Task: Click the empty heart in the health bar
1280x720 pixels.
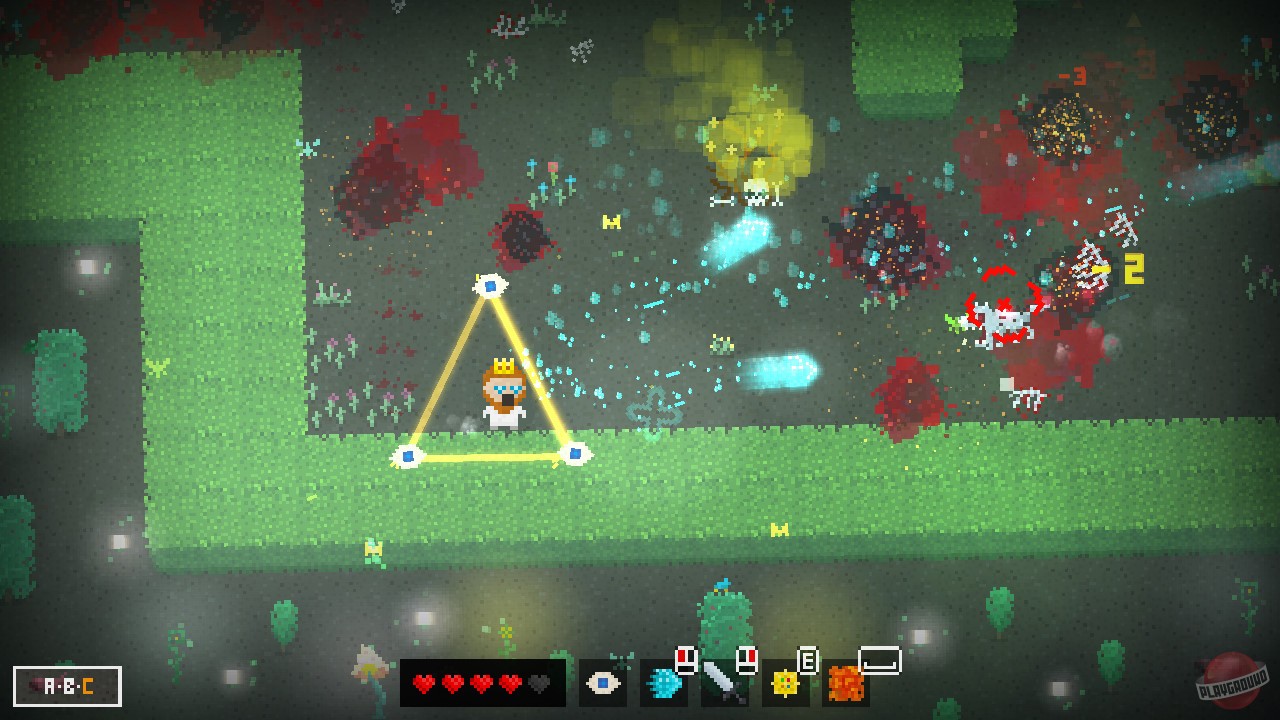Action: (x=538, y=683)
